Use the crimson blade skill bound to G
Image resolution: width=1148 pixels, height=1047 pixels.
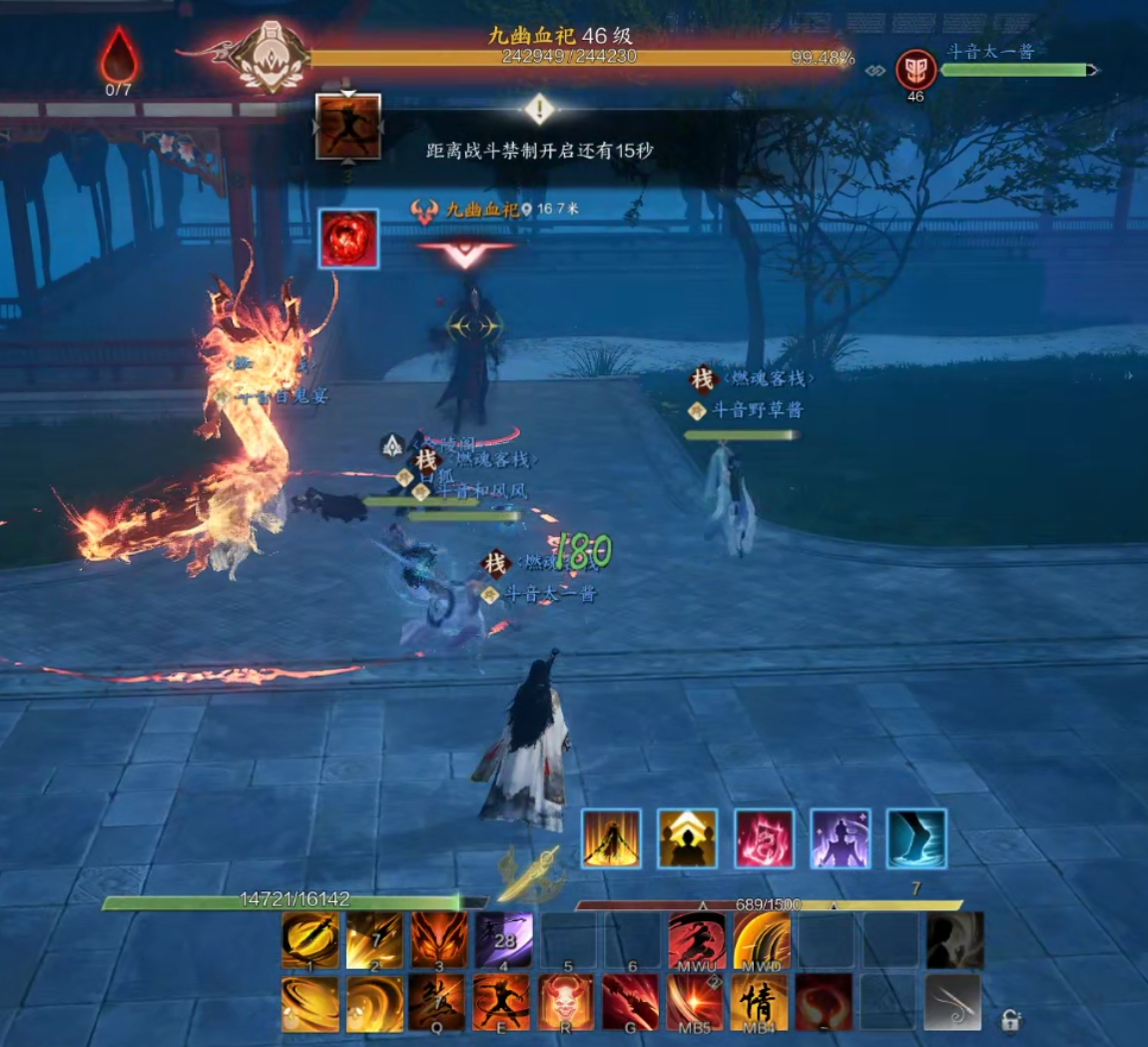coord(630,1002)
